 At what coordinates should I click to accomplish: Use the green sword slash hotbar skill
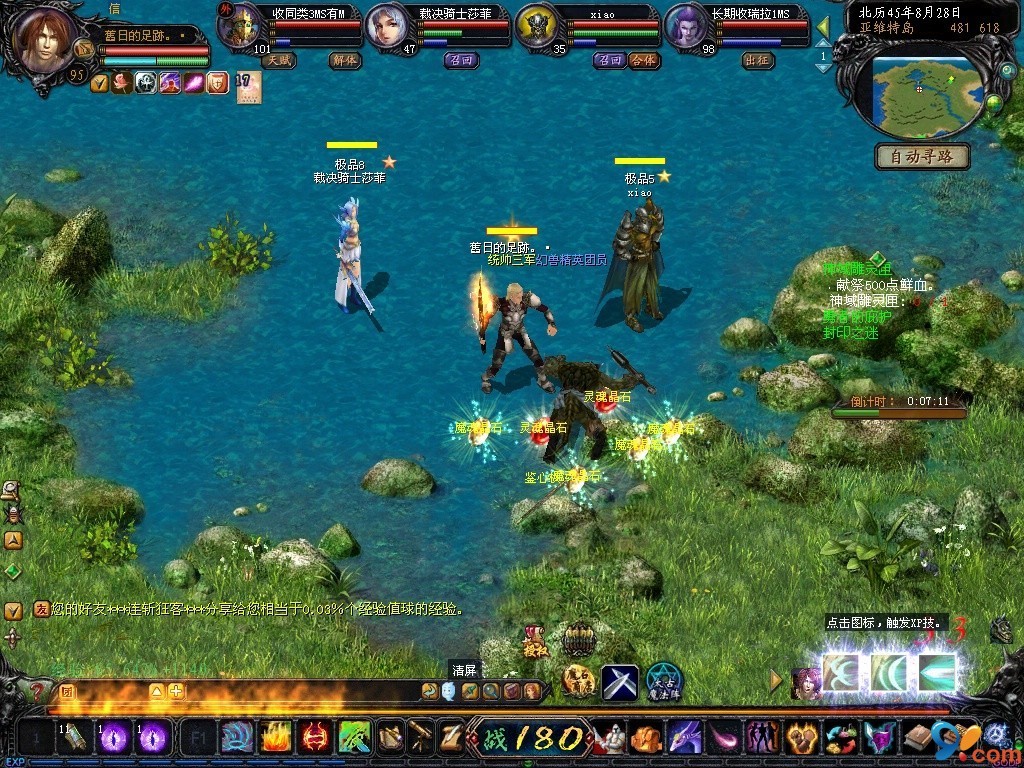(x=354, y=738)
